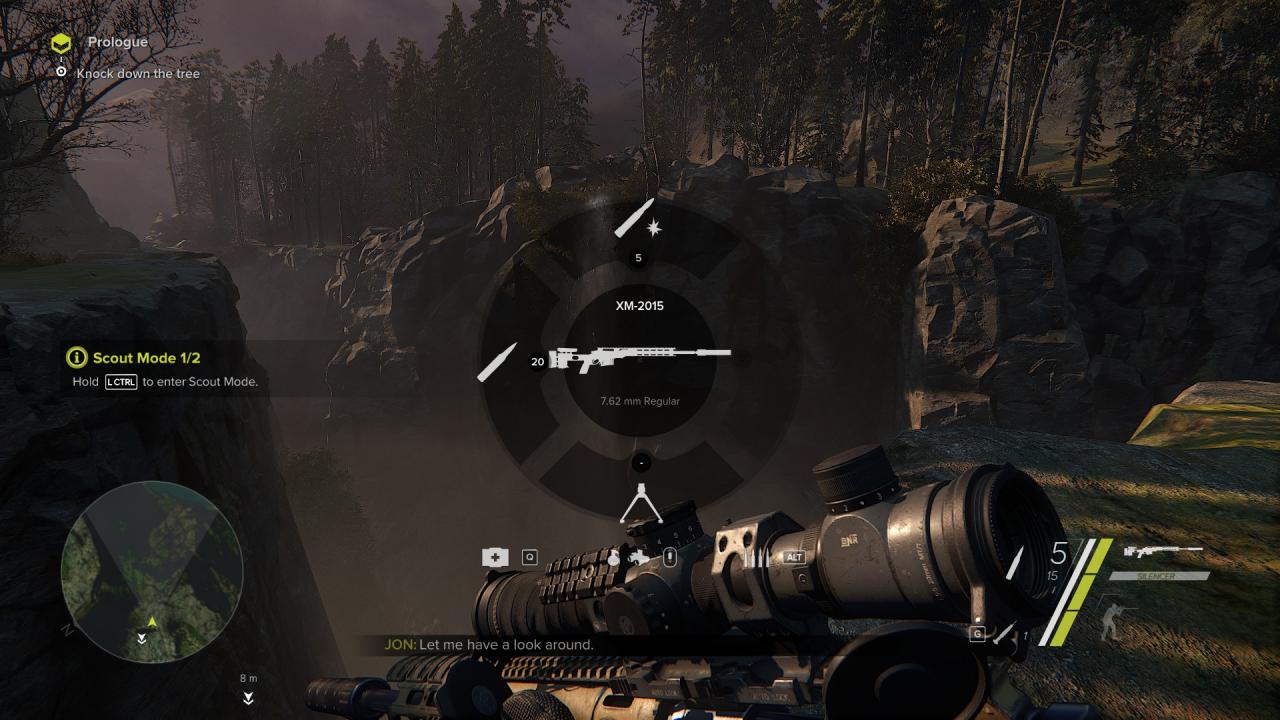Choose the regular bullet ammo segment

[x=497, y=362]
